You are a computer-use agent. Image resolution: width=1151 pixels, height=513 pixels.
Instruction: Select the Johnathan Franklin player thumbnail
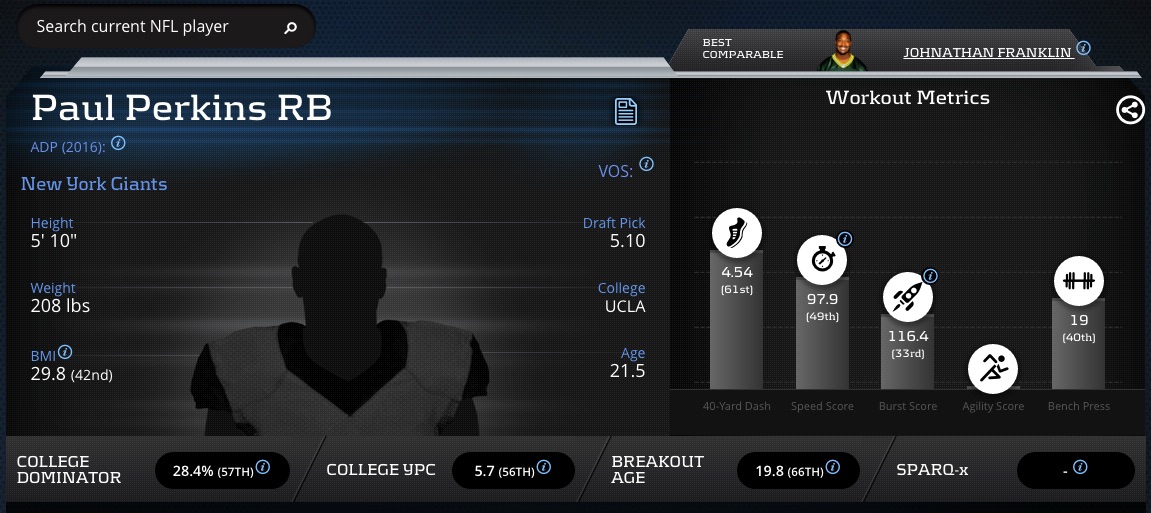click(x=839, y=50)
